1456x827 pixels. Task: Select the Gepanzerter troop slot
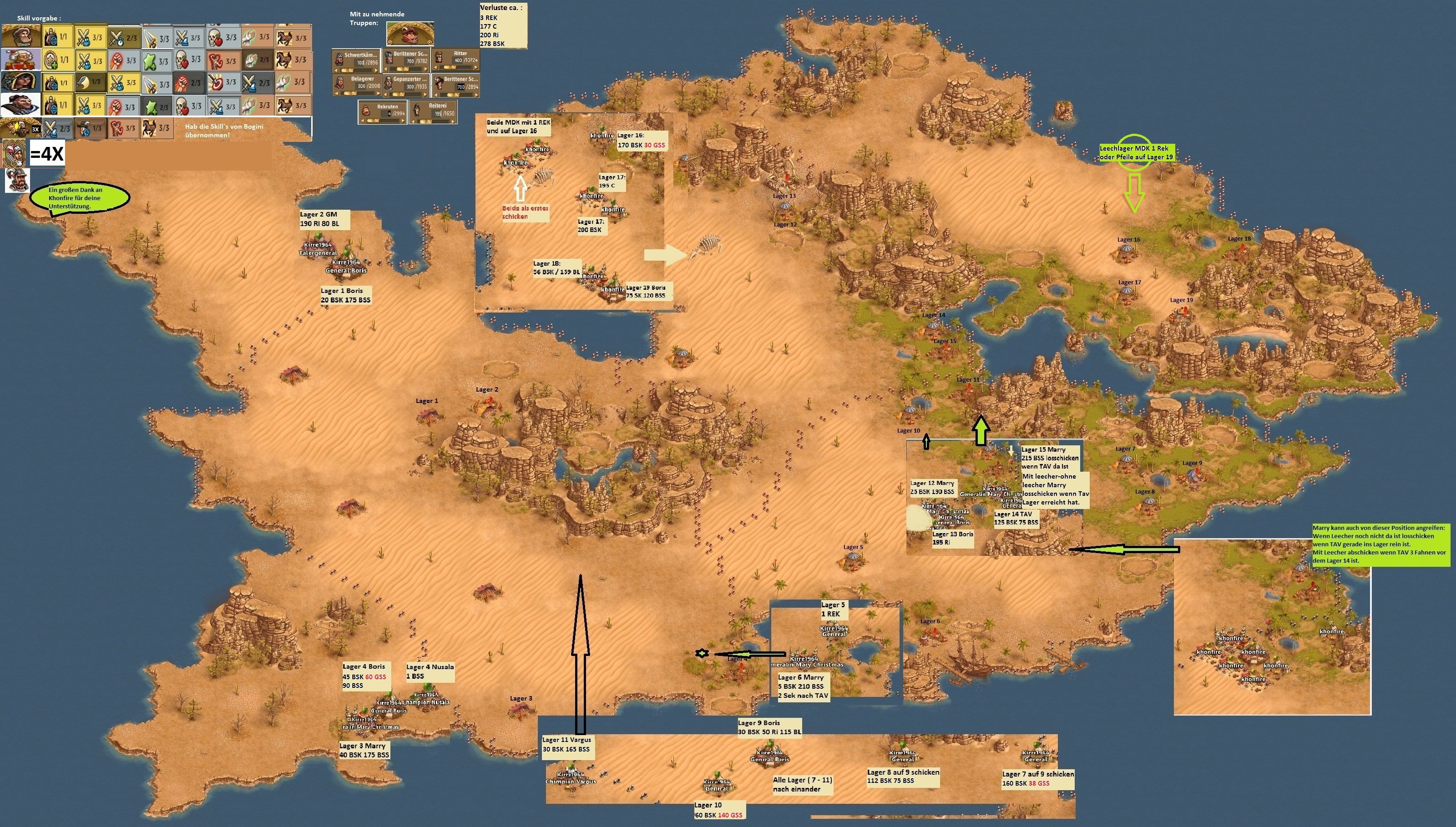tap(405, 84)
